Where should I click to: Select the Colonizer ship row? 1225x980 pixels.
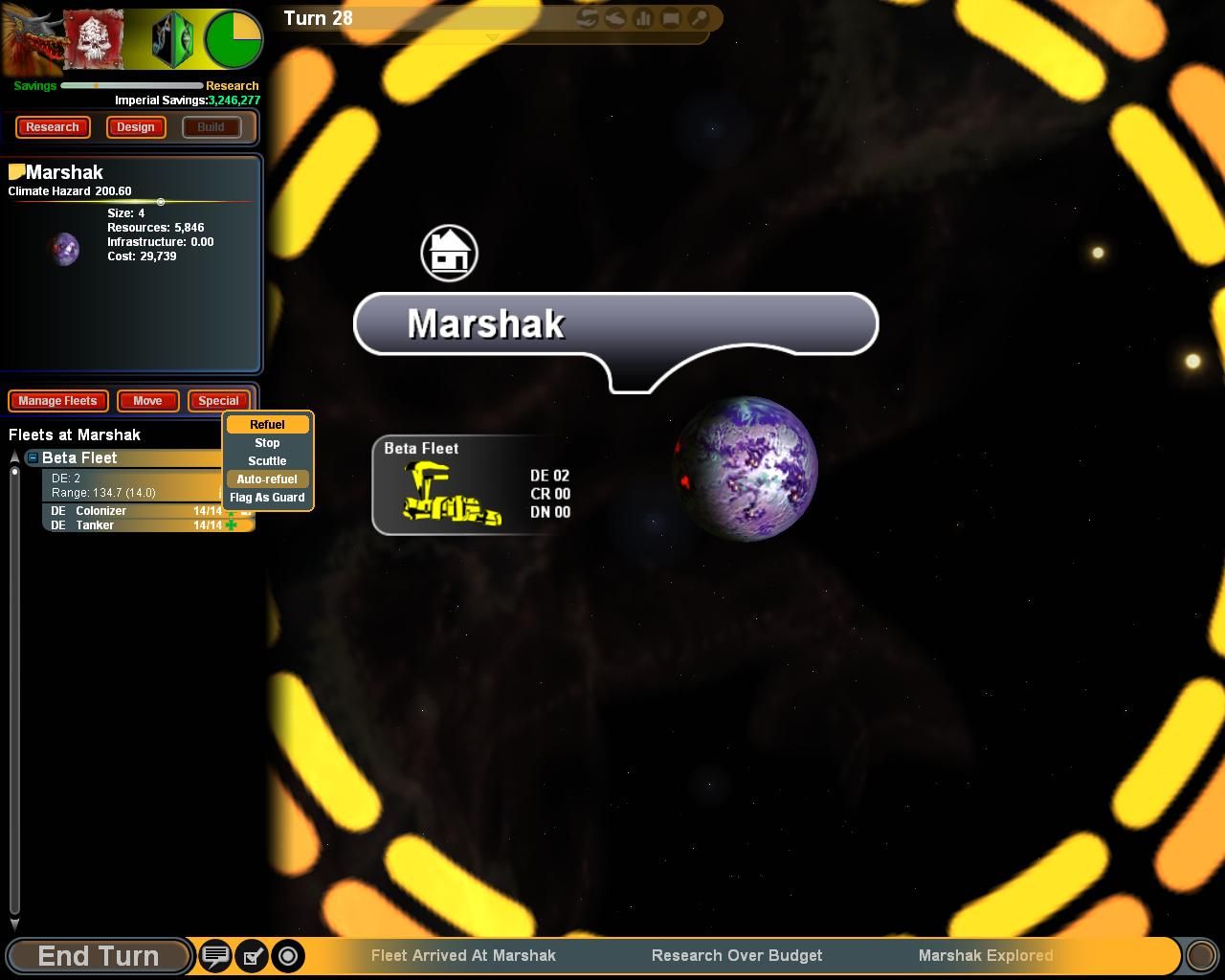coord(124,511)
